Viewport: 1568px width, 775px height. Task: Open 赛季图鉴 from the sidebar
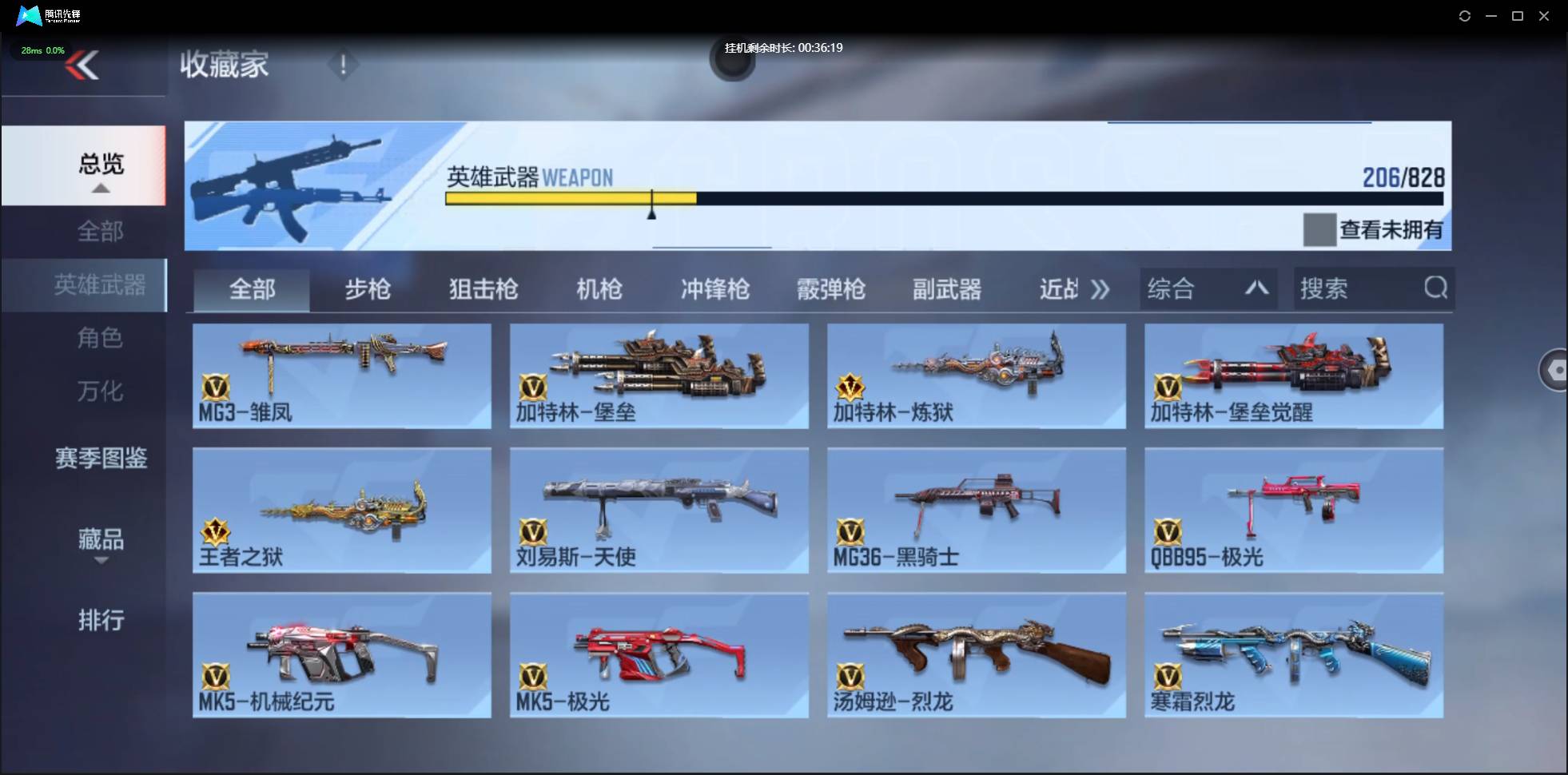[x=101, y=459]
